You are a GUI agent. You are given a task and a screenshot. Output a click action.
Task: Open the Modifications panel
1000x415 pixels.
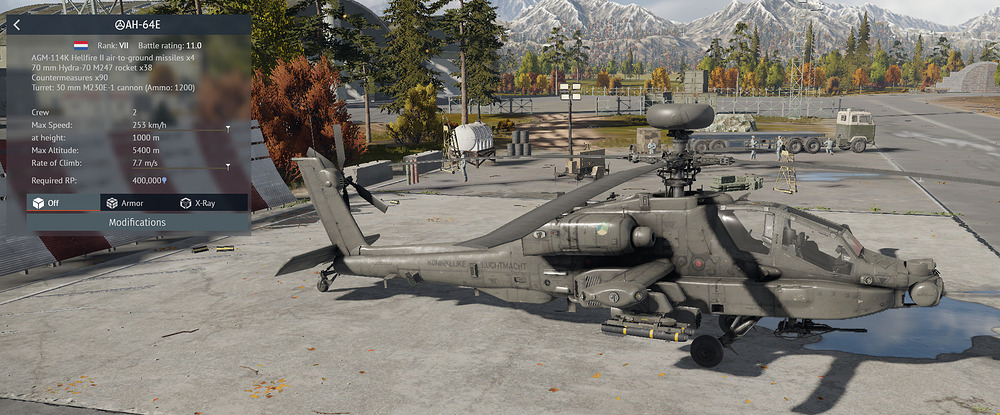[x=137, y=222]
